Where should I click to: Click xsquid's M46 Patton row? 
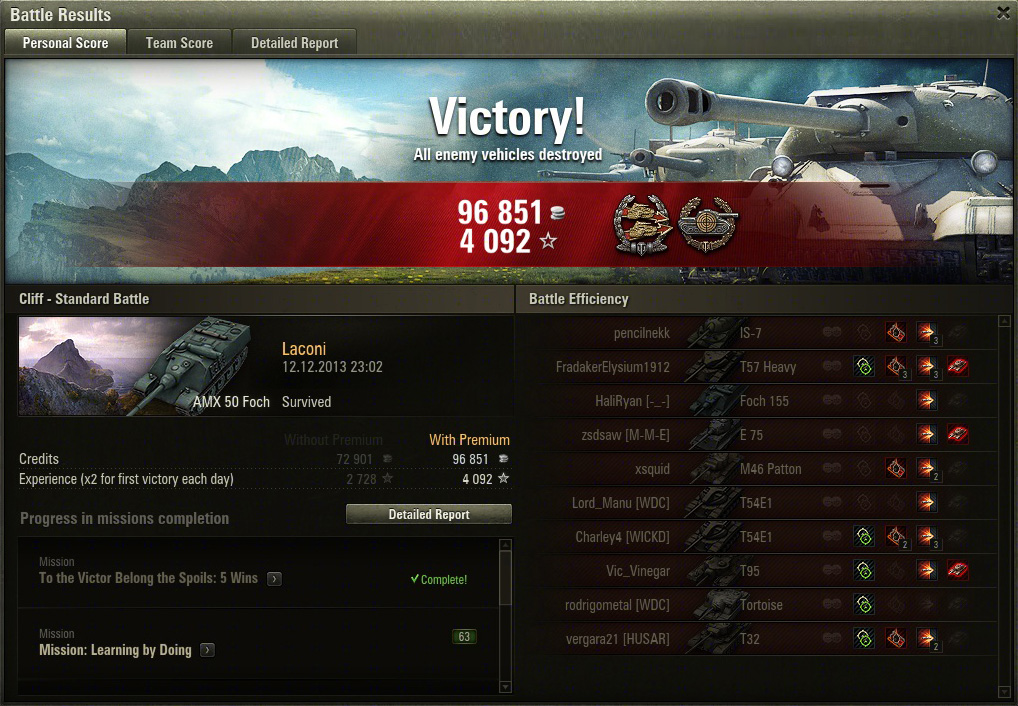pyautogui.click(x=760, y=469)
